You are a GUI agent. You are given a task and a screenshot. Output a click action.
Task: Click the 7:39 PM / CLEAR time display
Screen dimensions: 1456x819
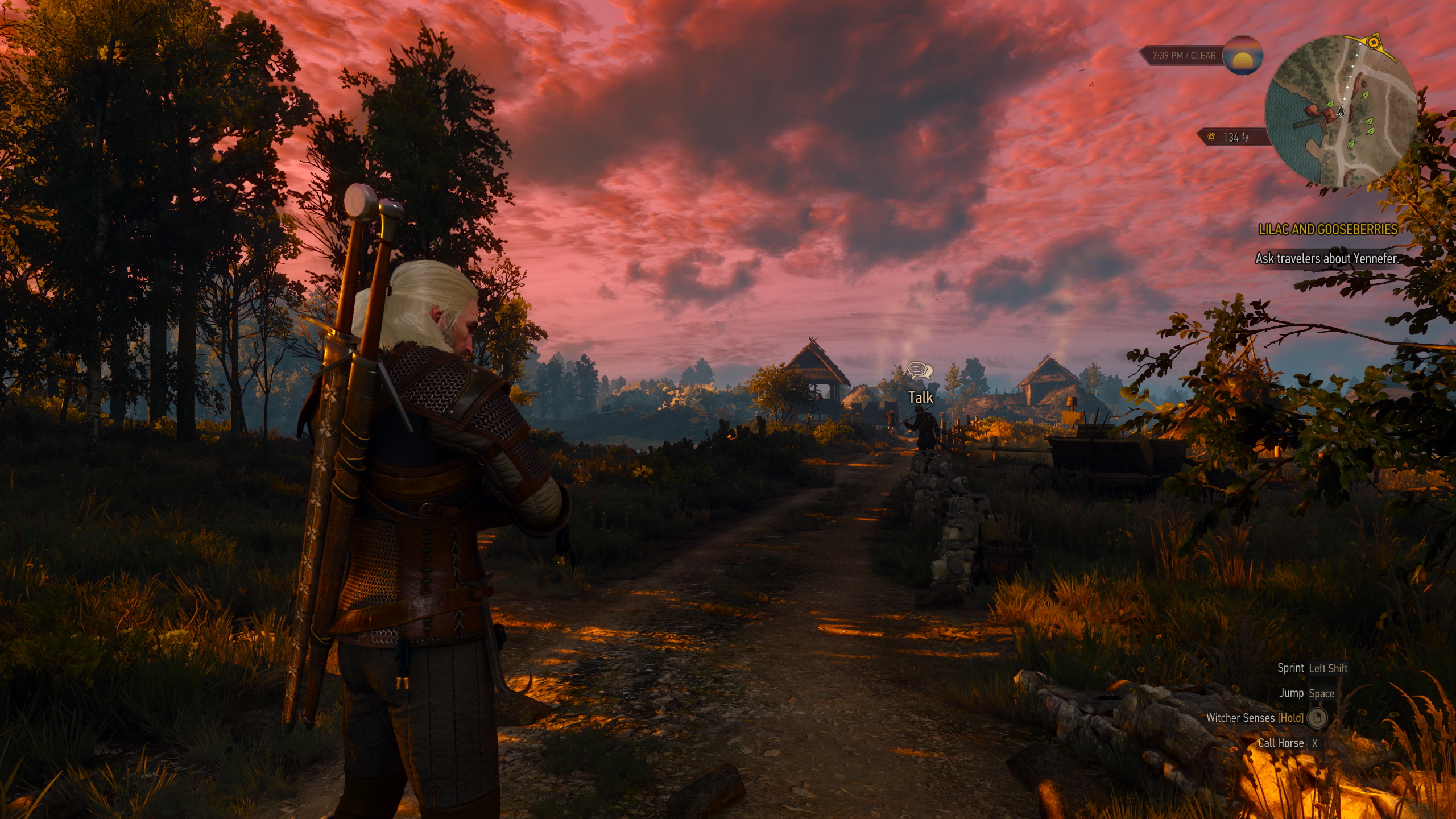[1184, 56]
